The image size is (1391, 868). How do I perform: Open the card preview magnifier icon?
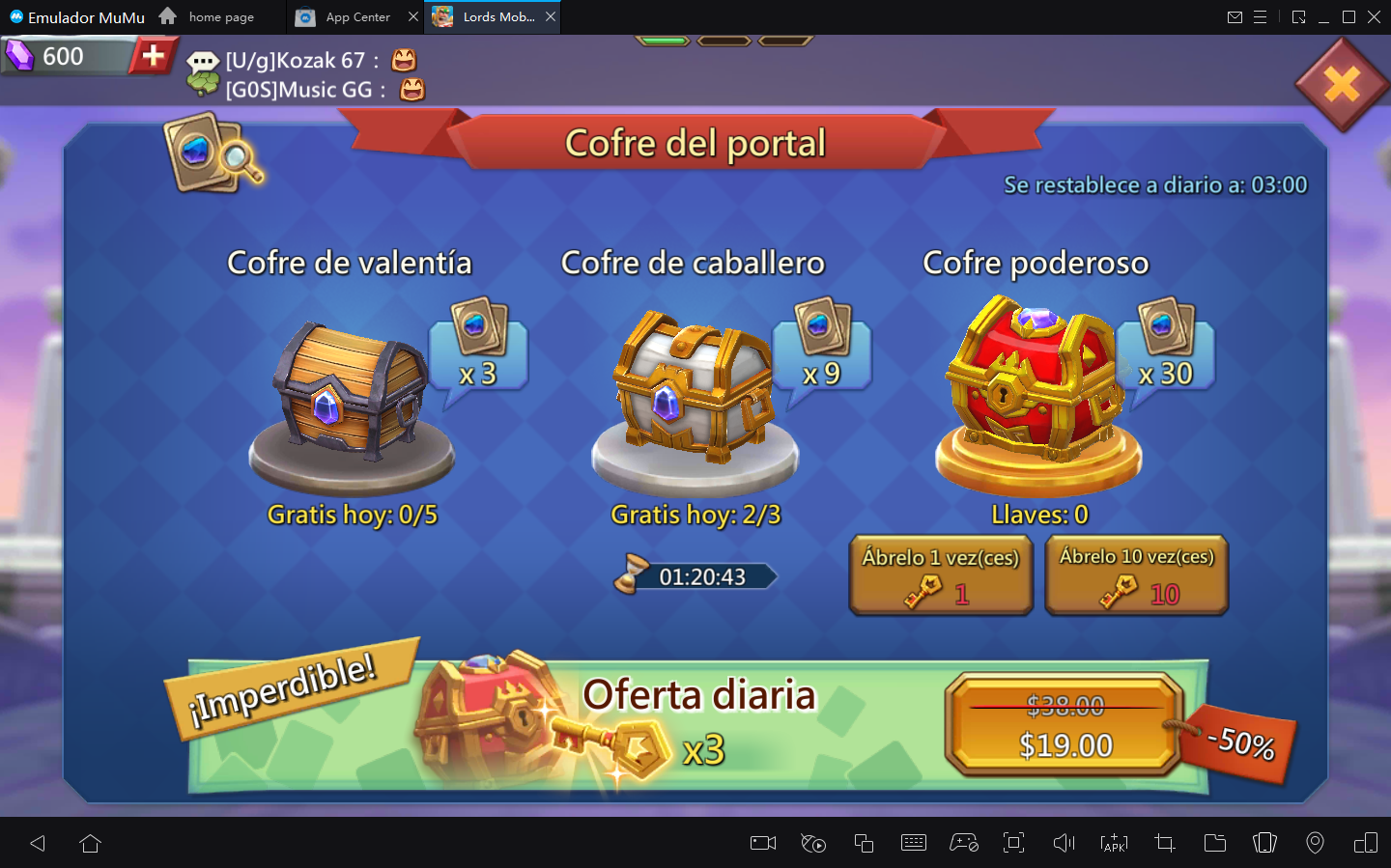214,154
